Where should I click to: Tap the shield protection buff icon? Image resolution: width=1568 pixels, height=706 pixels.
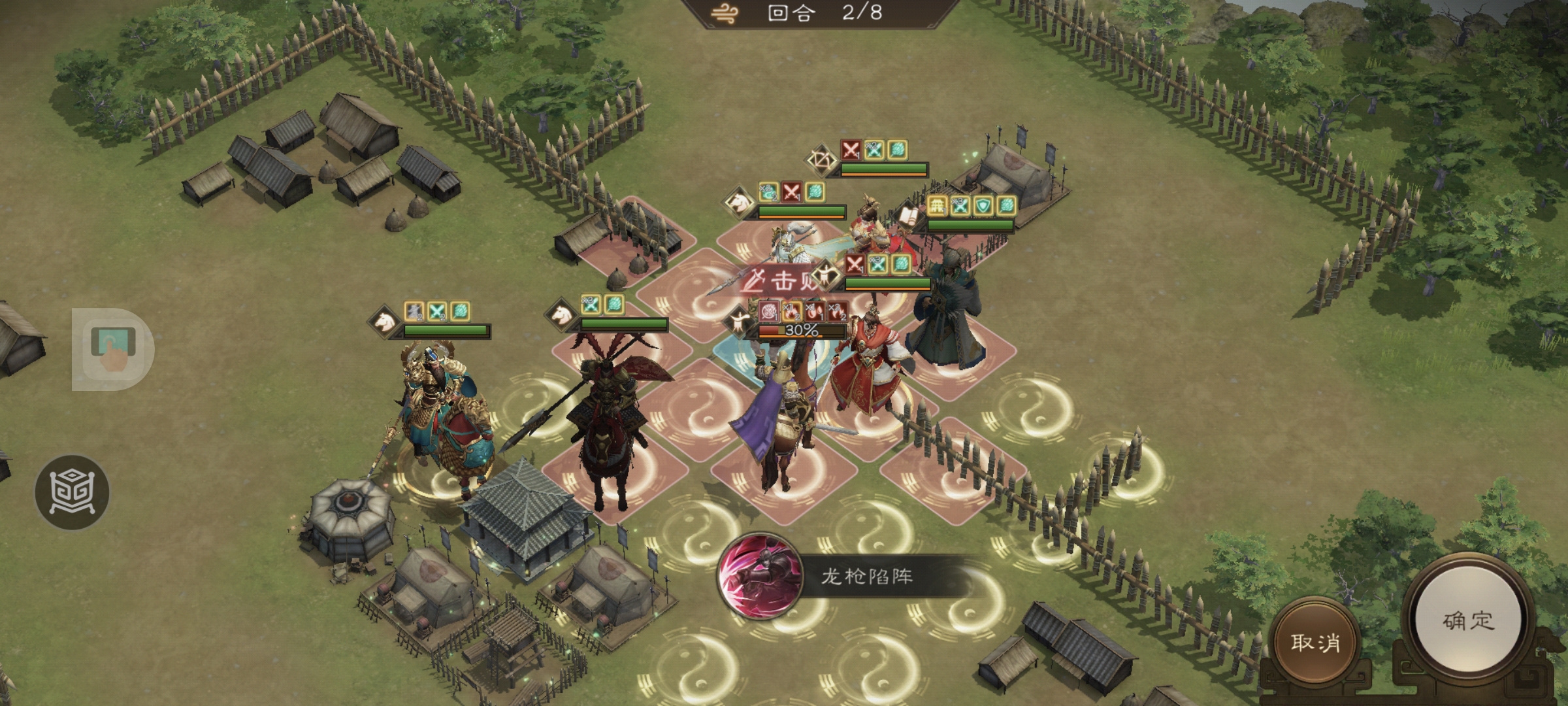981,207
